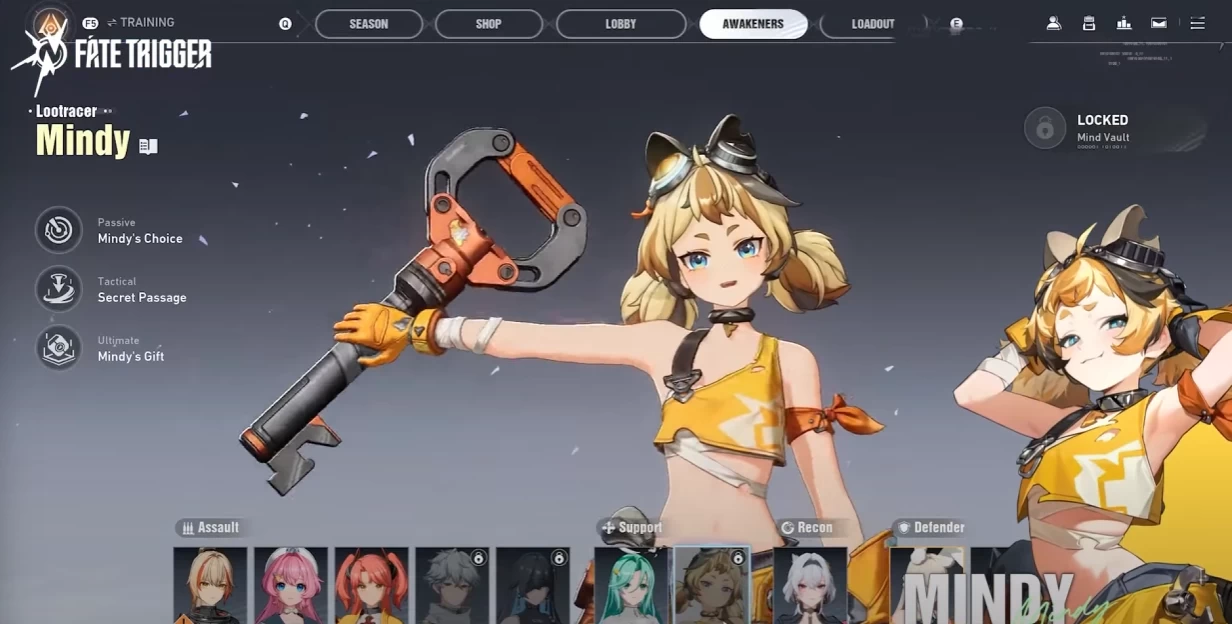Screen dimensions: 1232x624
Task: Open the Loadout tab
Action: click(872, 24)
